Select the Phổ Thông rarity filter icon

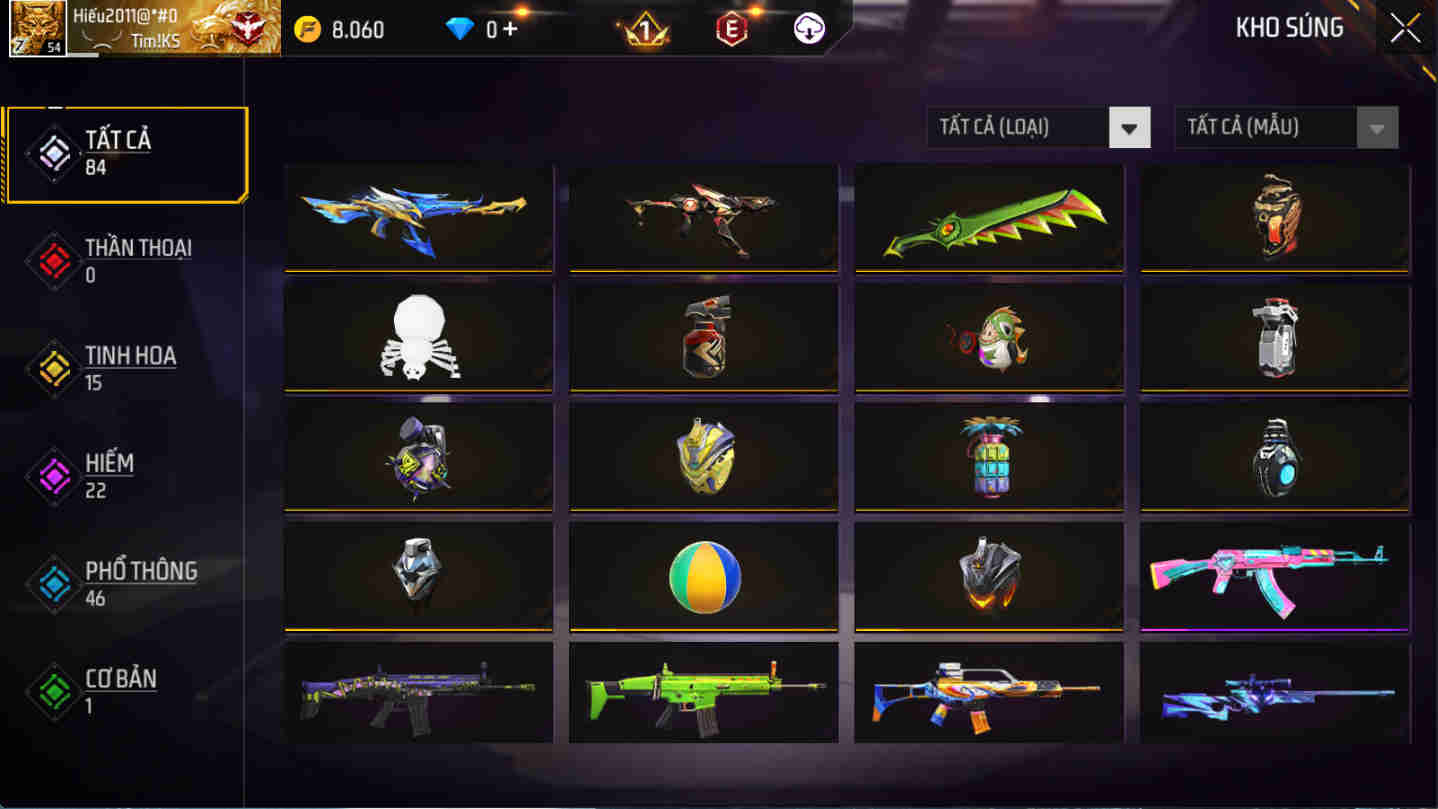[54, 583]
